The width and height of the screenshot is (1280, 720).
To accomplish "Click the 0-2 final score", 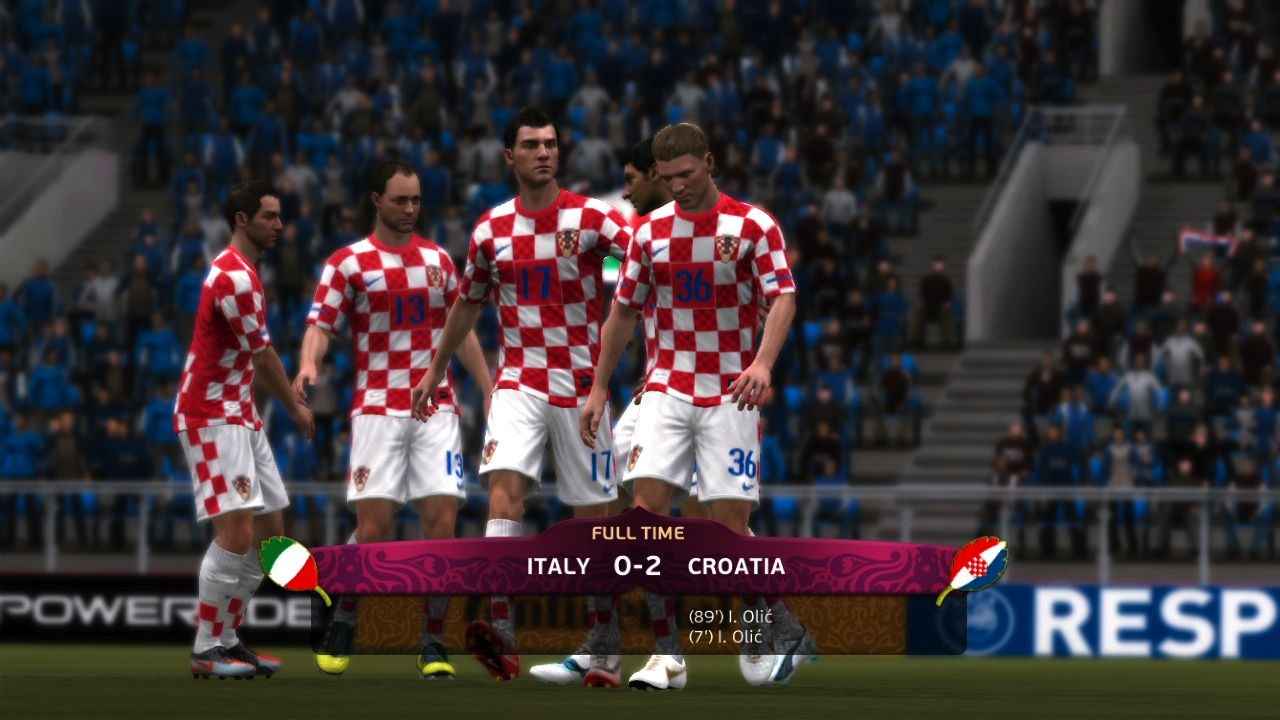I will click(637, 563).
